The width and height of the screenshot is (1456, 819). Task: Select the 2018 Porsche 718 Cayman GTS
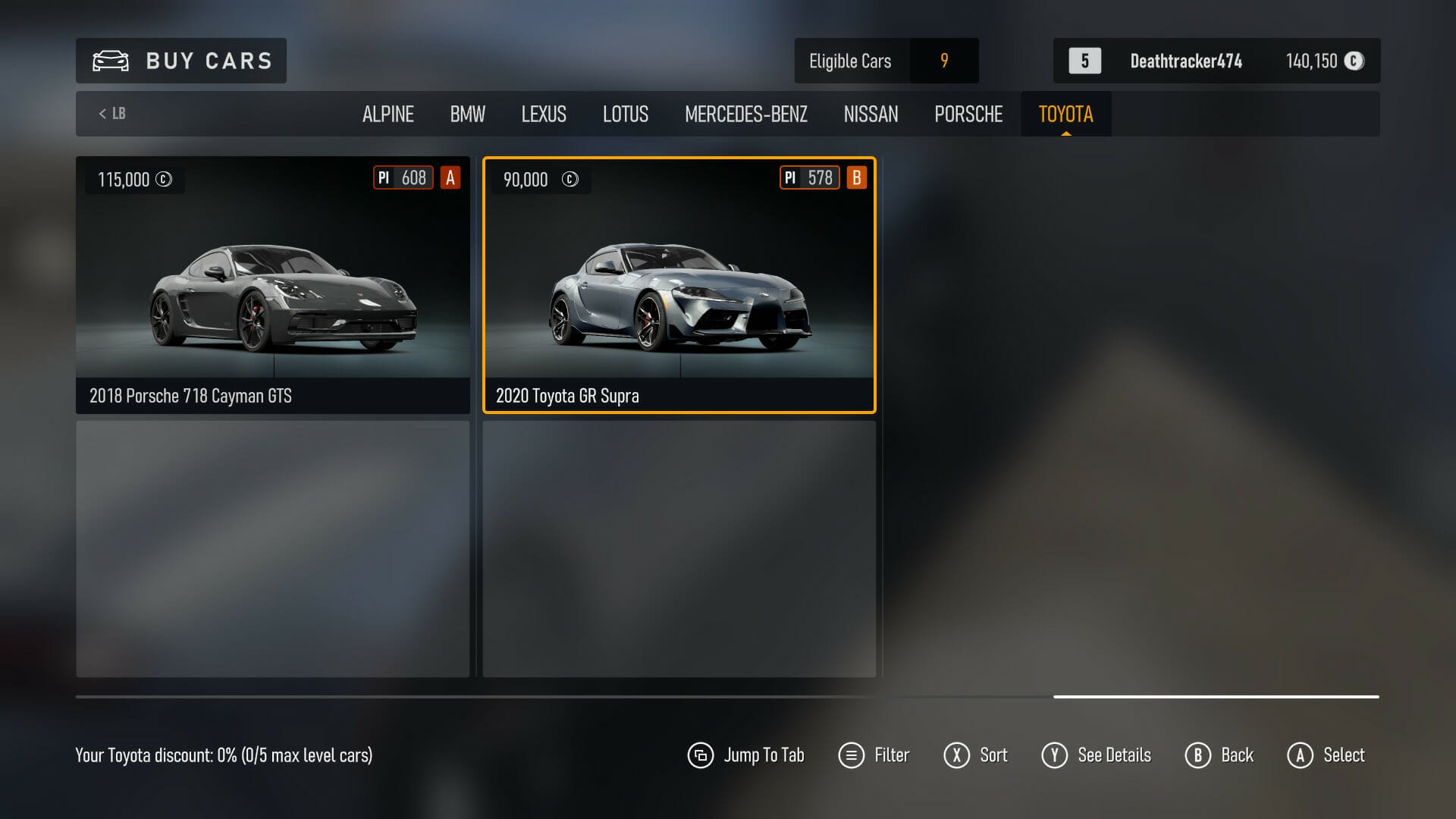click(273, 285)
